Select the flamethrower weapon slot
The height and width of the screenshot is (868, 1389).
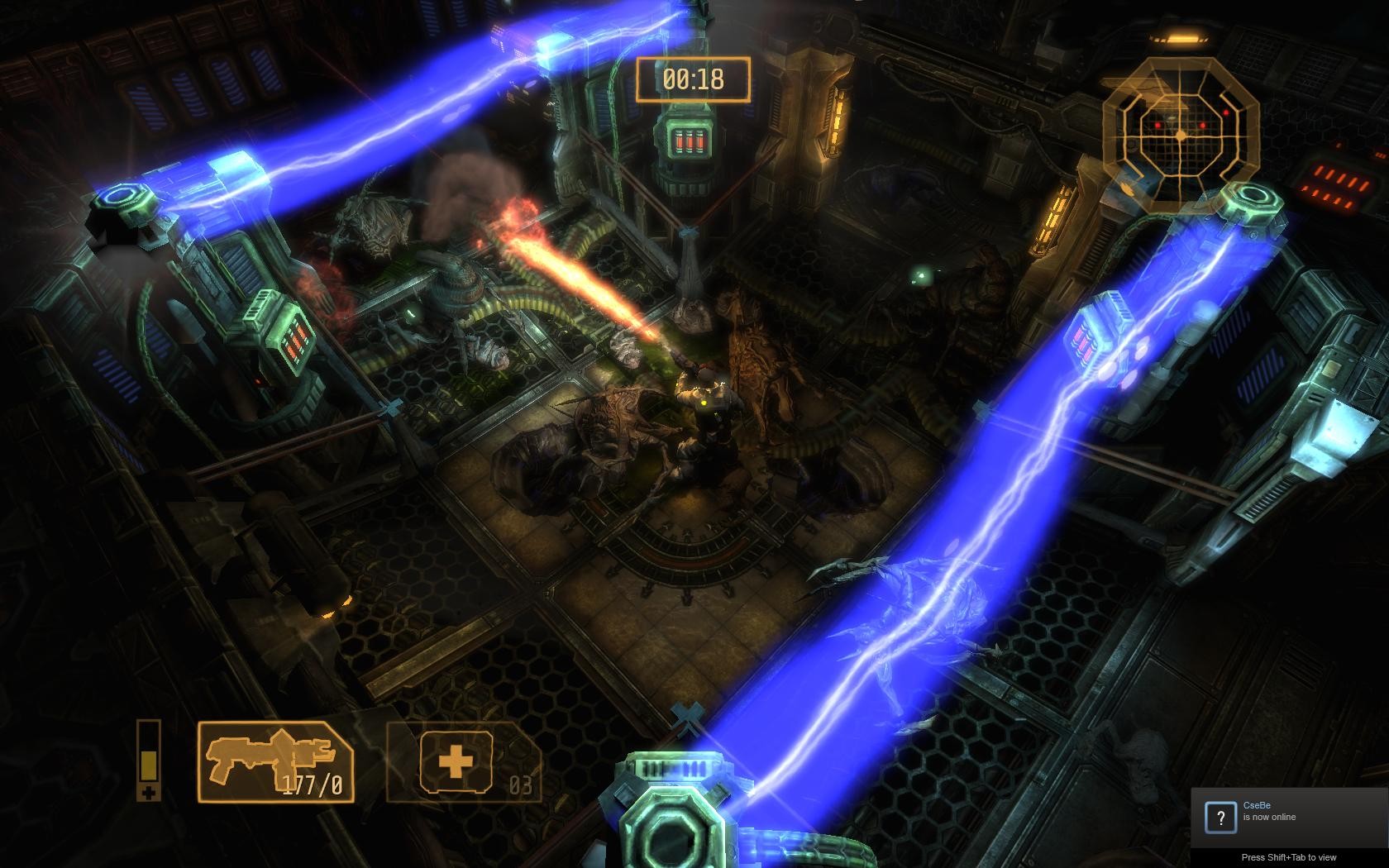pyautogui.click(x=275, y=761)
